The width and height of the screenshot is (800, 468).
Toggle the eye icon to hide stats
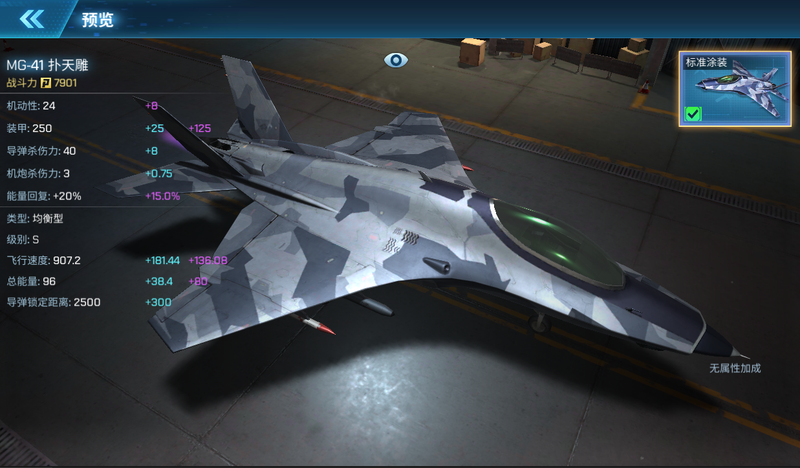397,60
